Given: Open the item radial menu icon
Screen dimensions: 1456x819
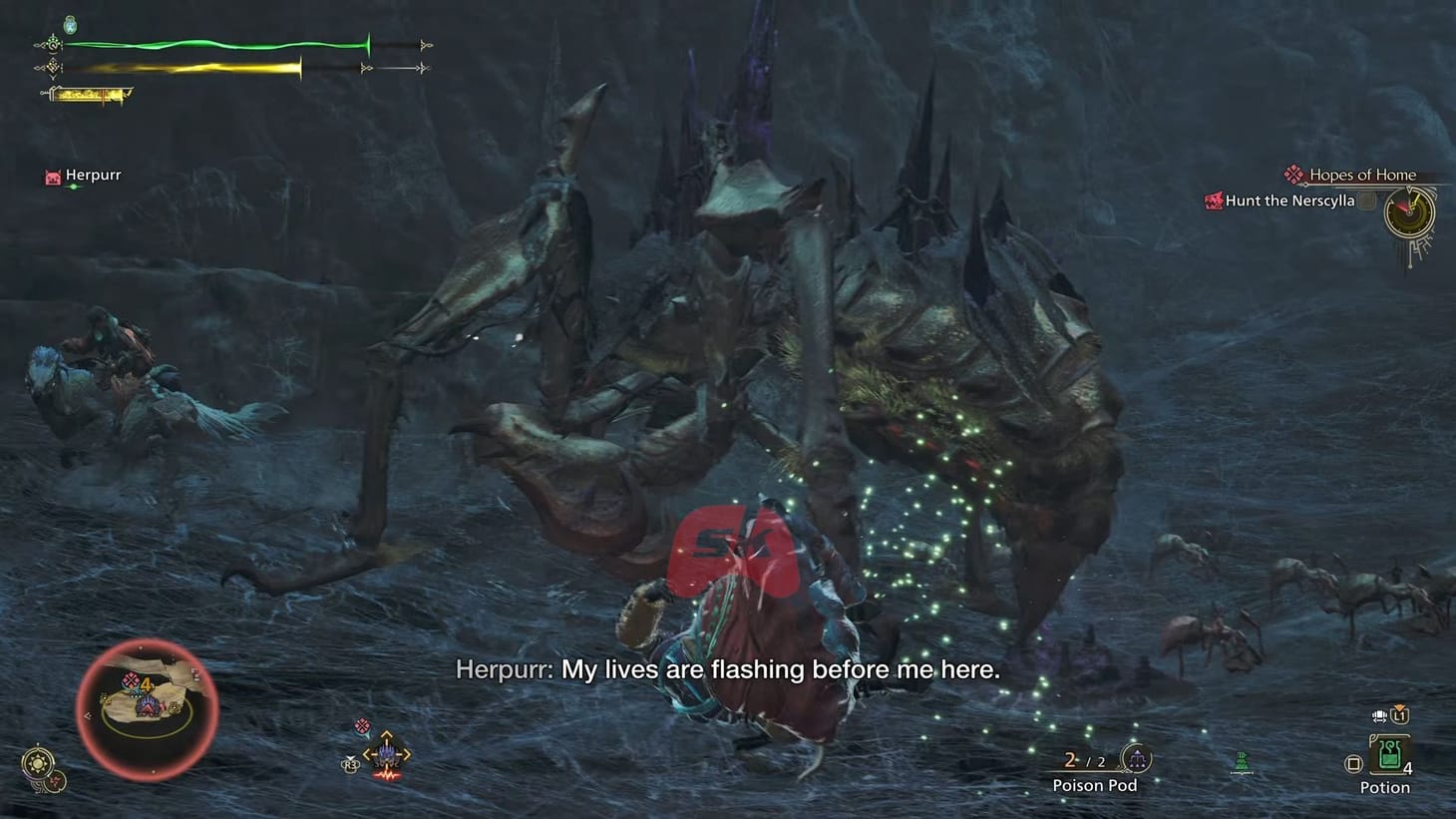Looking at the screenshot, I should 387,755.
